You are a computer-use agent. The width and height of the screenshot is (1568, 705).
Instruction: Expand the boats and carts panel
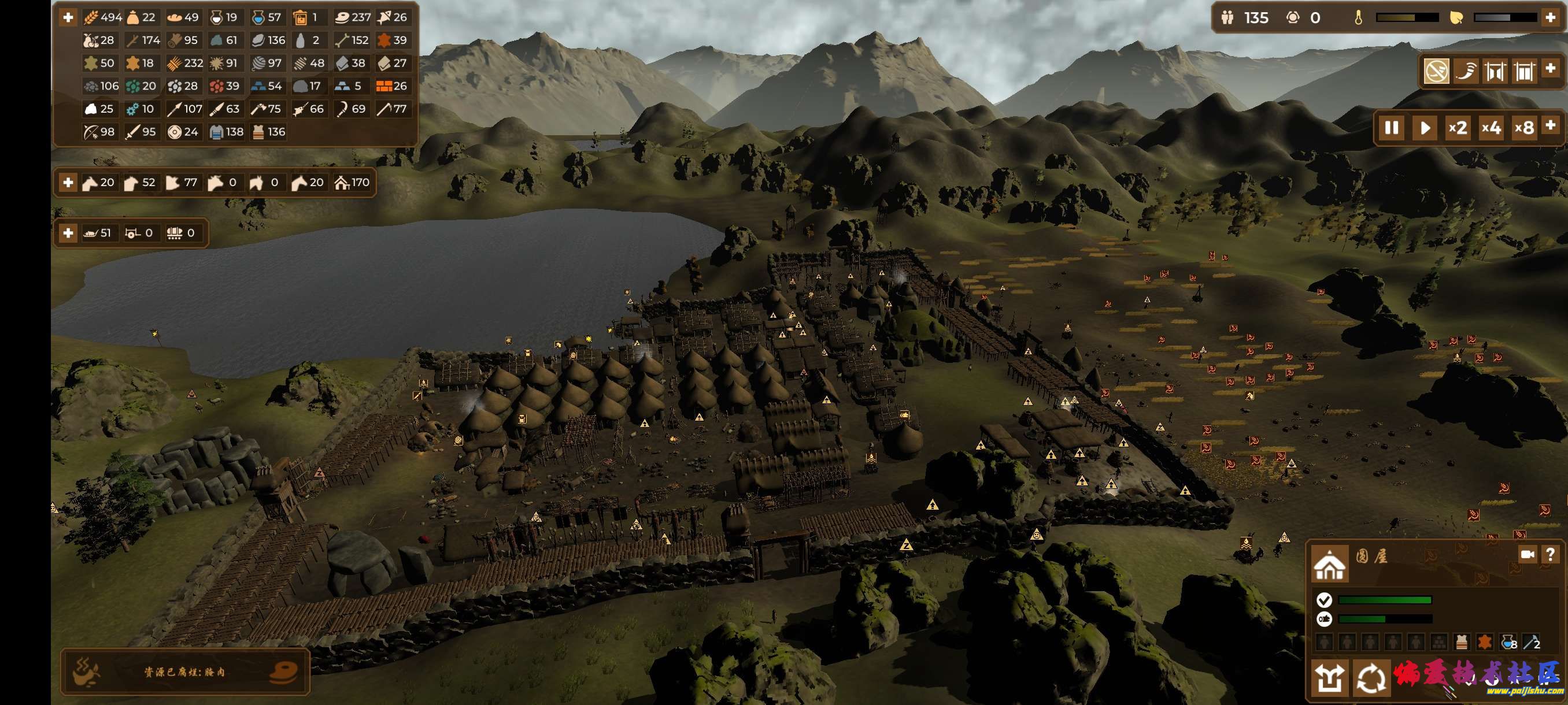(x=68, y=233)
